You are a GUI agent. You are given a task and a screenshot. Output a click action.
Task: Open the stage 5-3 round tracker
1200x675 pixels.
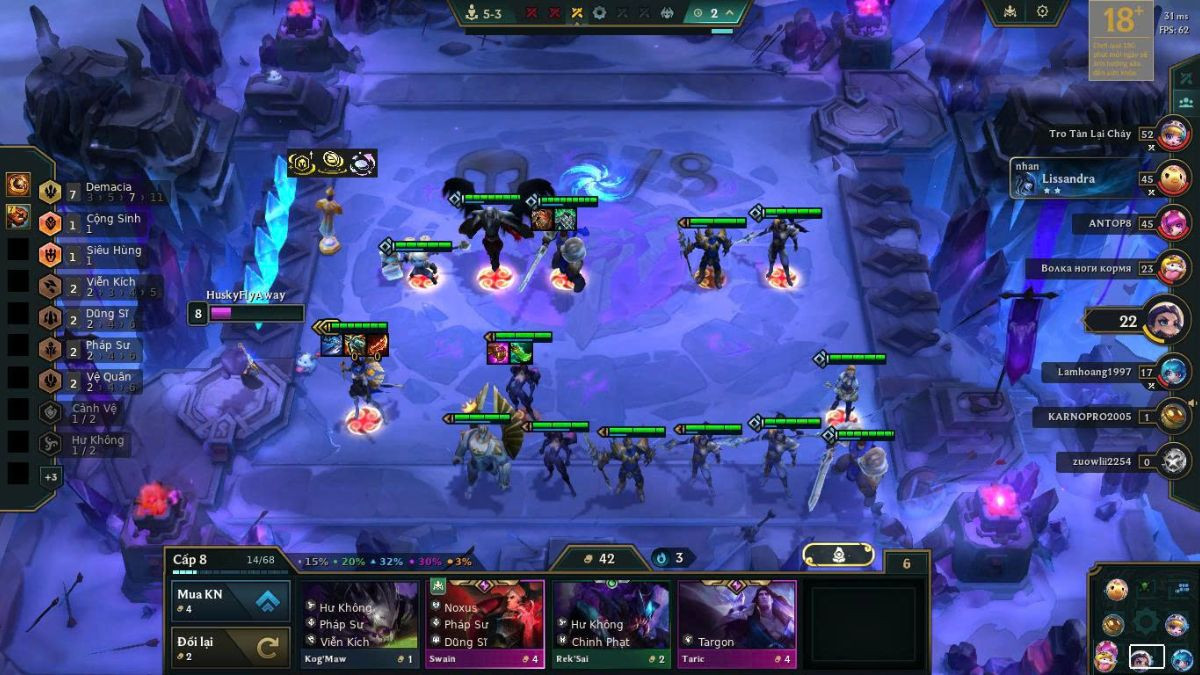(492, 13)
